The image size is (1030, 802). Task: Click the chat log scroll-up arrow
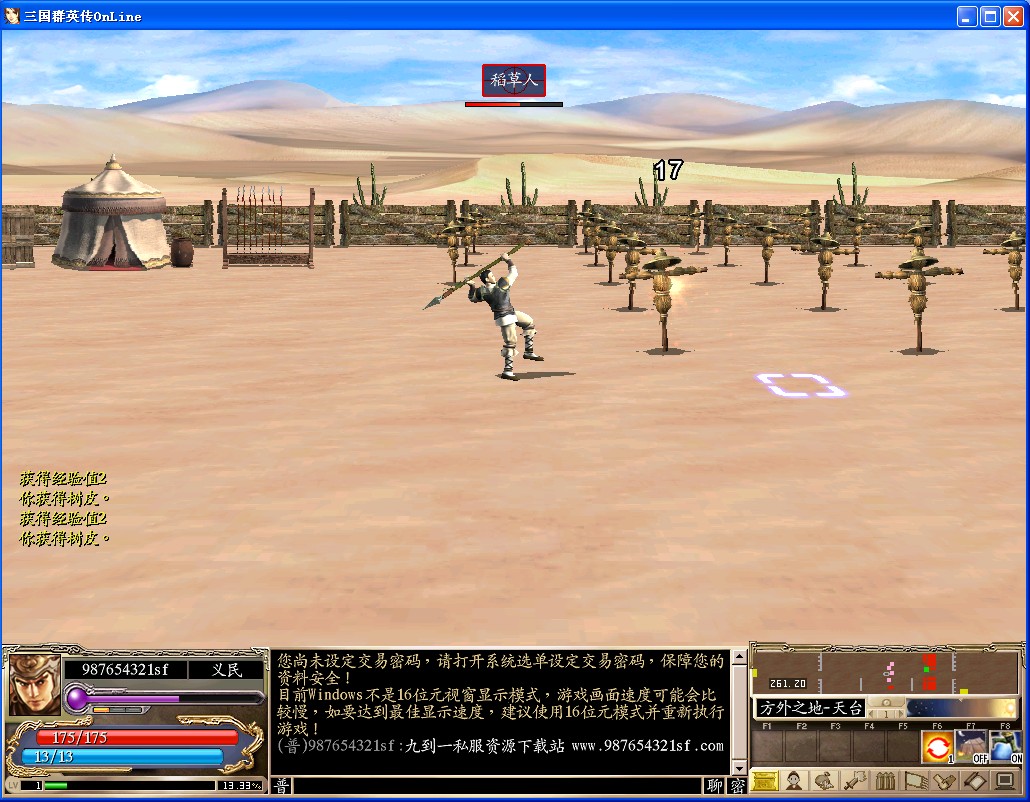coord(739,658)
